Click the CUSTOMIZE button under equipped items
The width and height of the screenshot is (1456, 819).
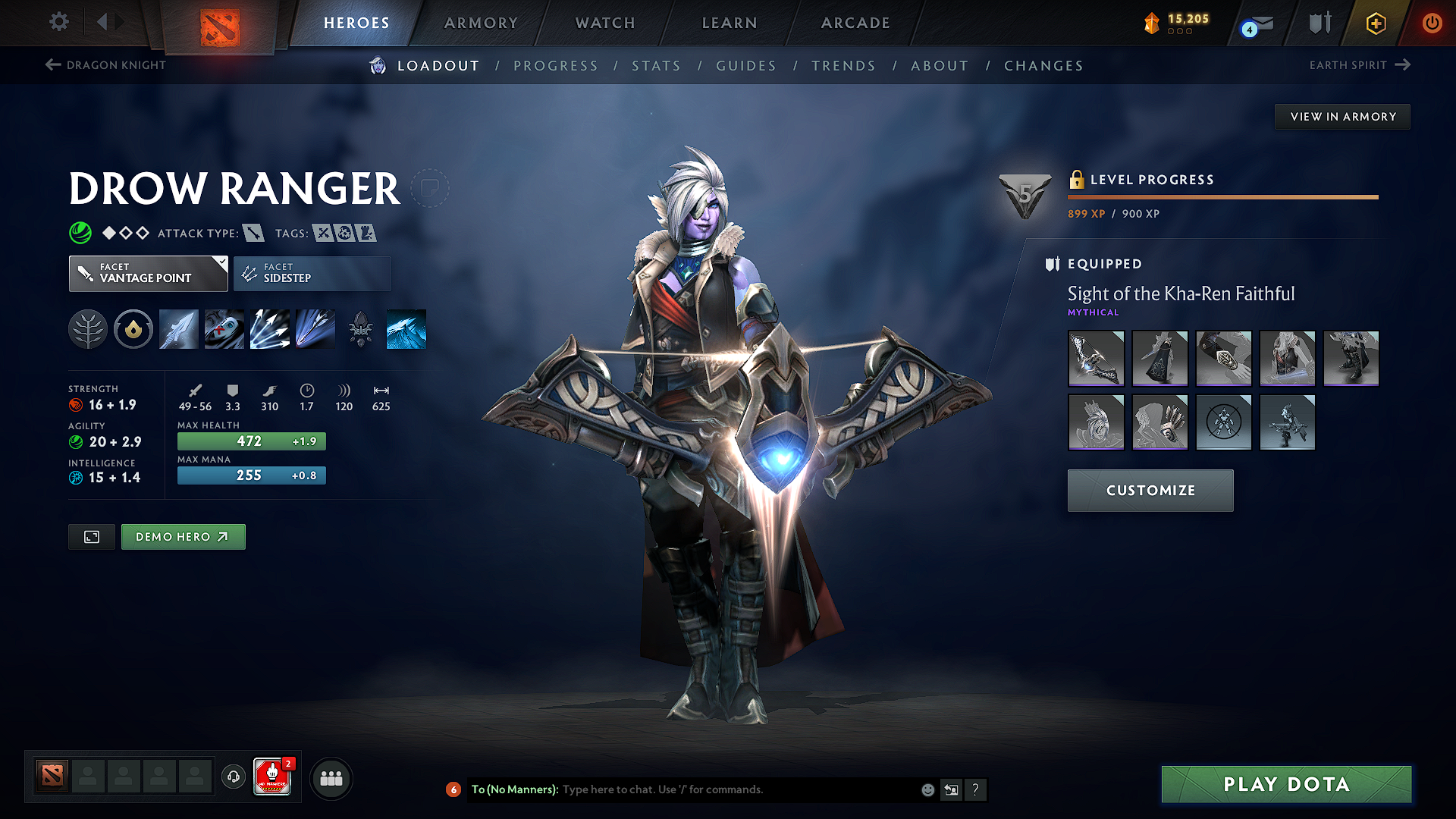point(1150,490)
